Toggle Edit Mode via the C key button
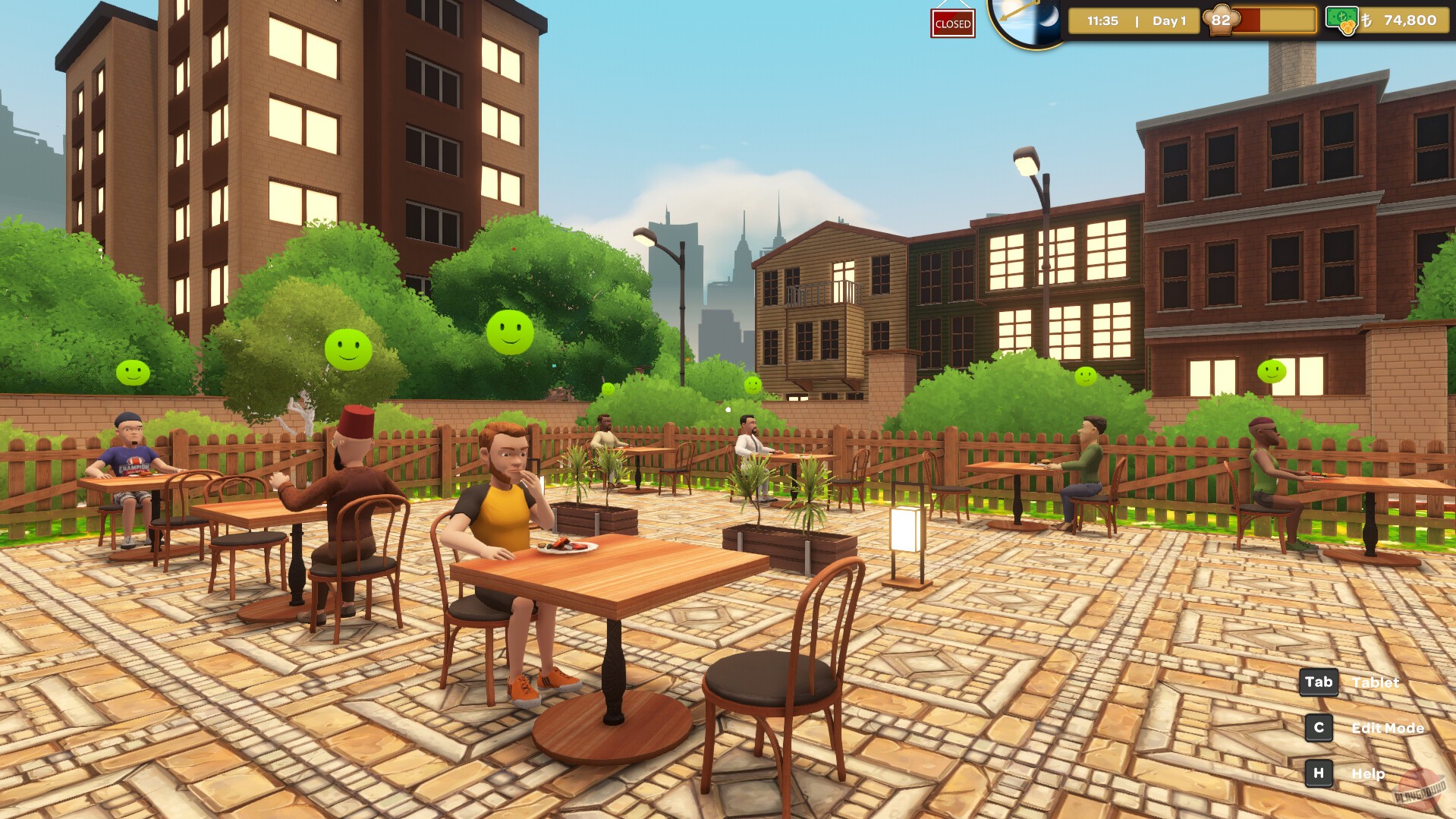The width and height of the screenshot is (1456, 819). coord(1319,727)
